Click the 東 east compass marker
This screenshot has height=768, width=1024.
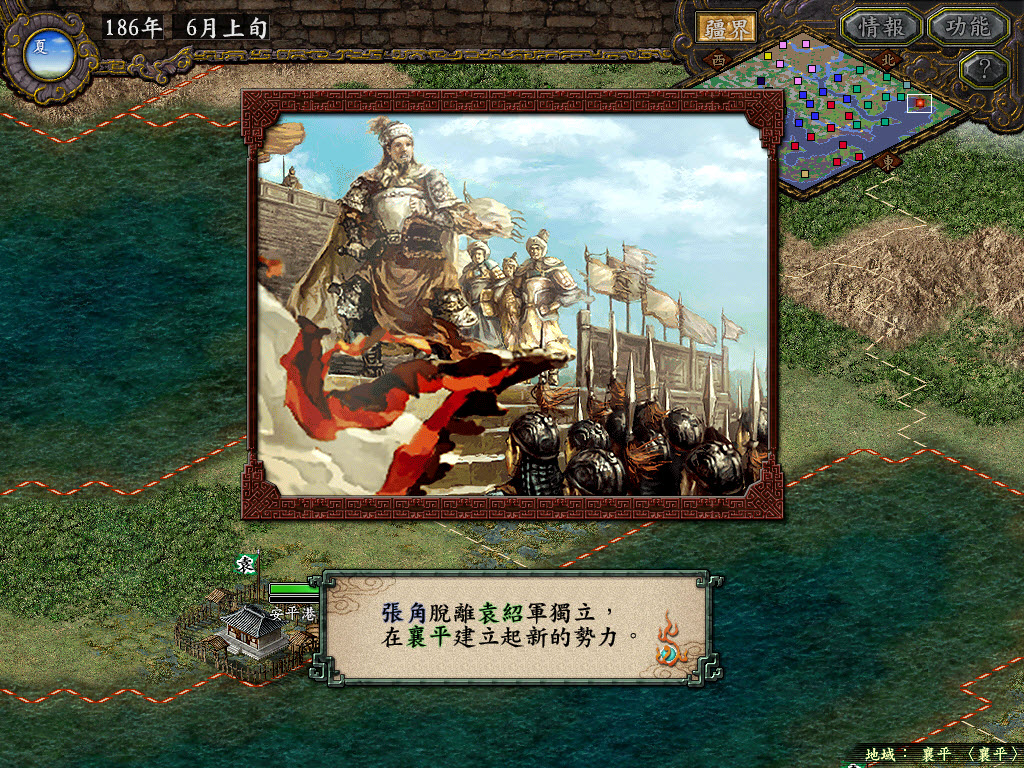887,161
